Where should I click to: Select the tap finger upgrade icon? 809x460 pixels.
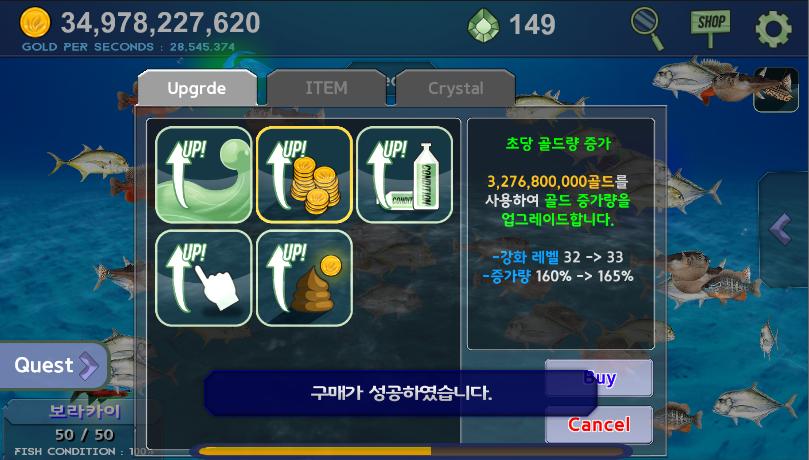click(x=204, y=277)
